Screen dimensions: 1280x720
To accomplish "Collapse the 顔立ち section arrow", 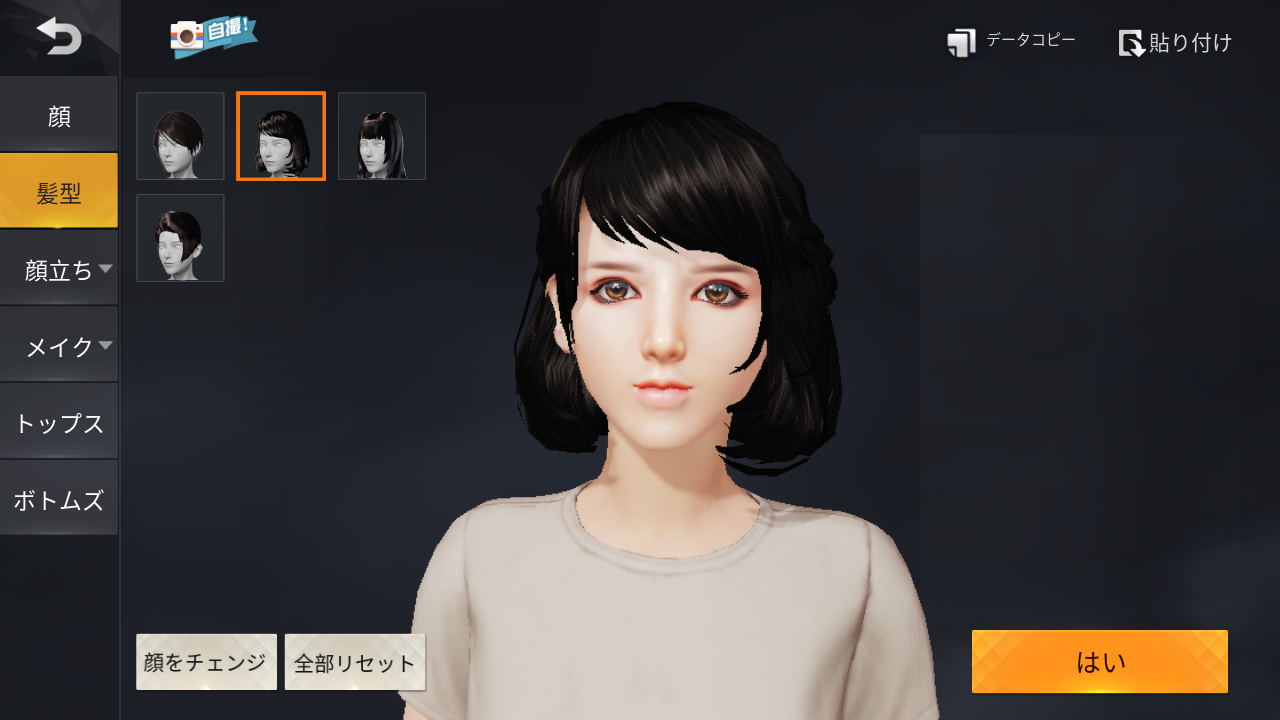I will pos(107,270).
